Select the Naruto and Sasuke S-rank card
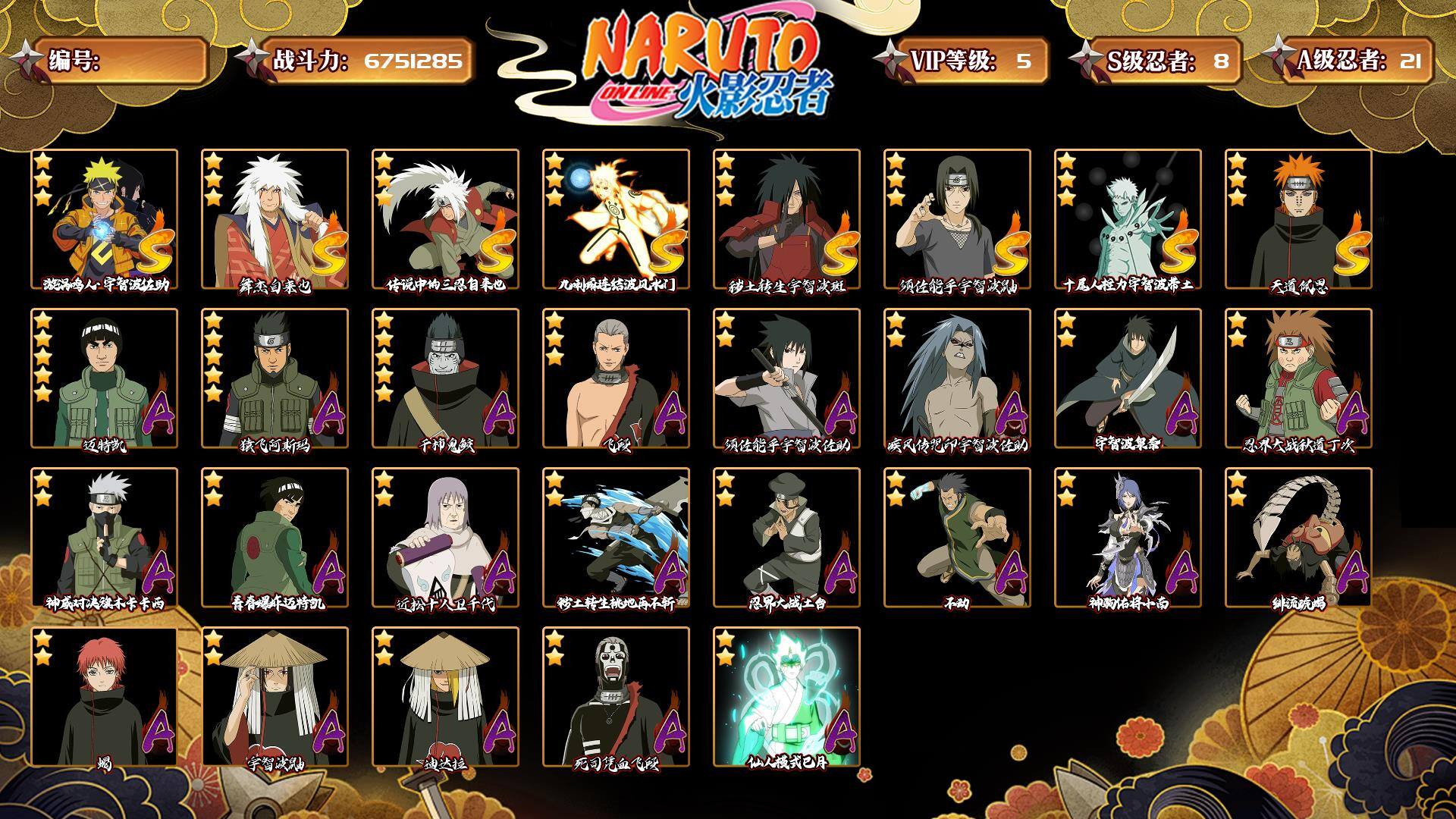This screenshot has width=1456, height=819. [105, 218]
